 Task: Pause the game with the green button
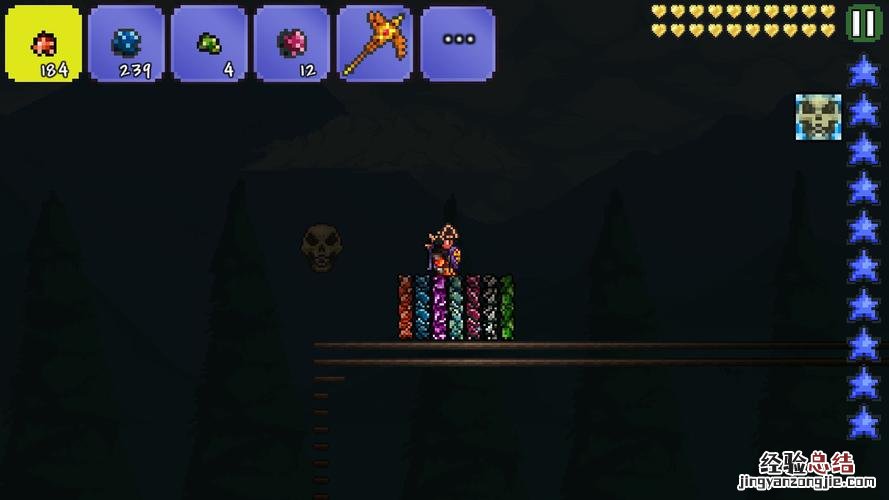coord(860,22)
